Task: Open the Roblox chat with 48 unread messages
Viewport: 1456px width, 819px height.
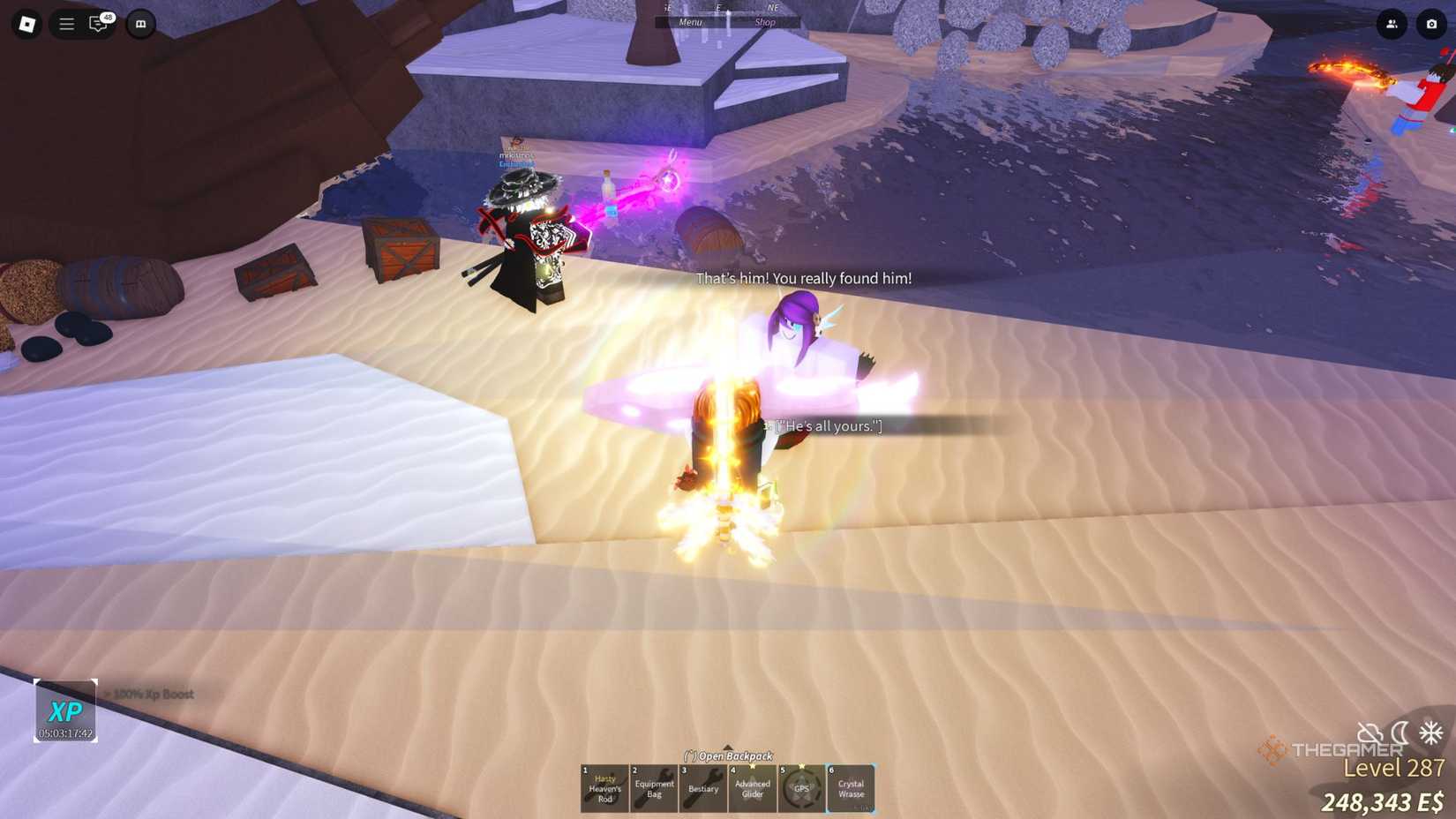Action: point(98,25)
